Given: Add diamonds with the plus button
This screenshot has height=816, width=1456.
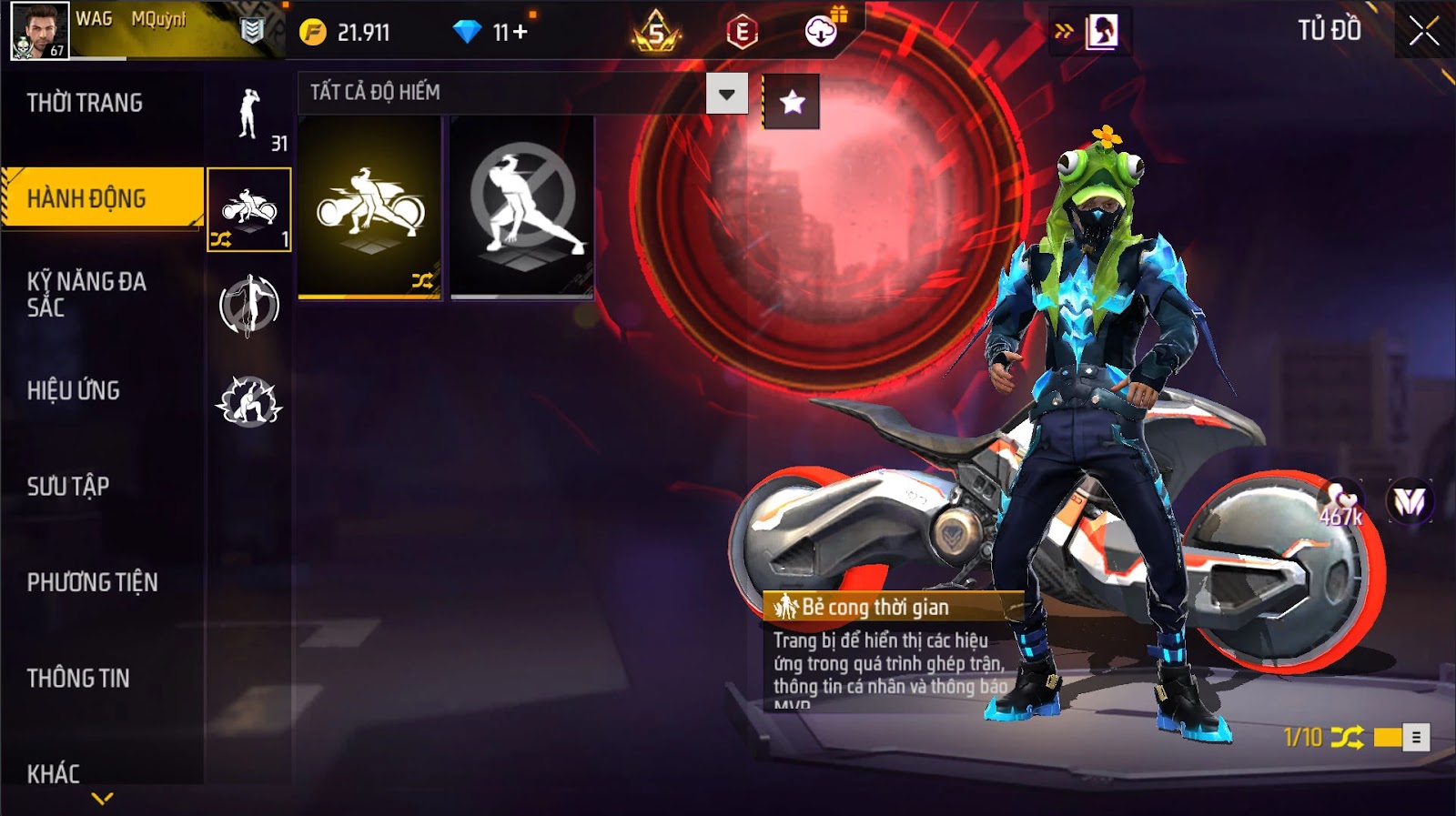Looking at the screenshot, I should pos(521,33).
